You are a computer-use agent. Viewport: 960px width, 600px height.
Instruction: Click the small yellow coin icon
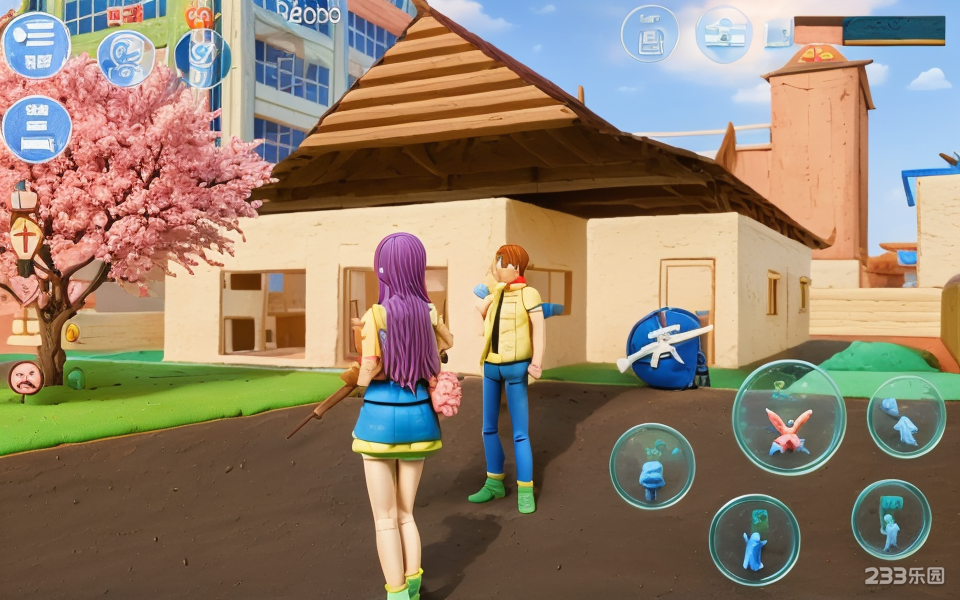pos(71,332)
